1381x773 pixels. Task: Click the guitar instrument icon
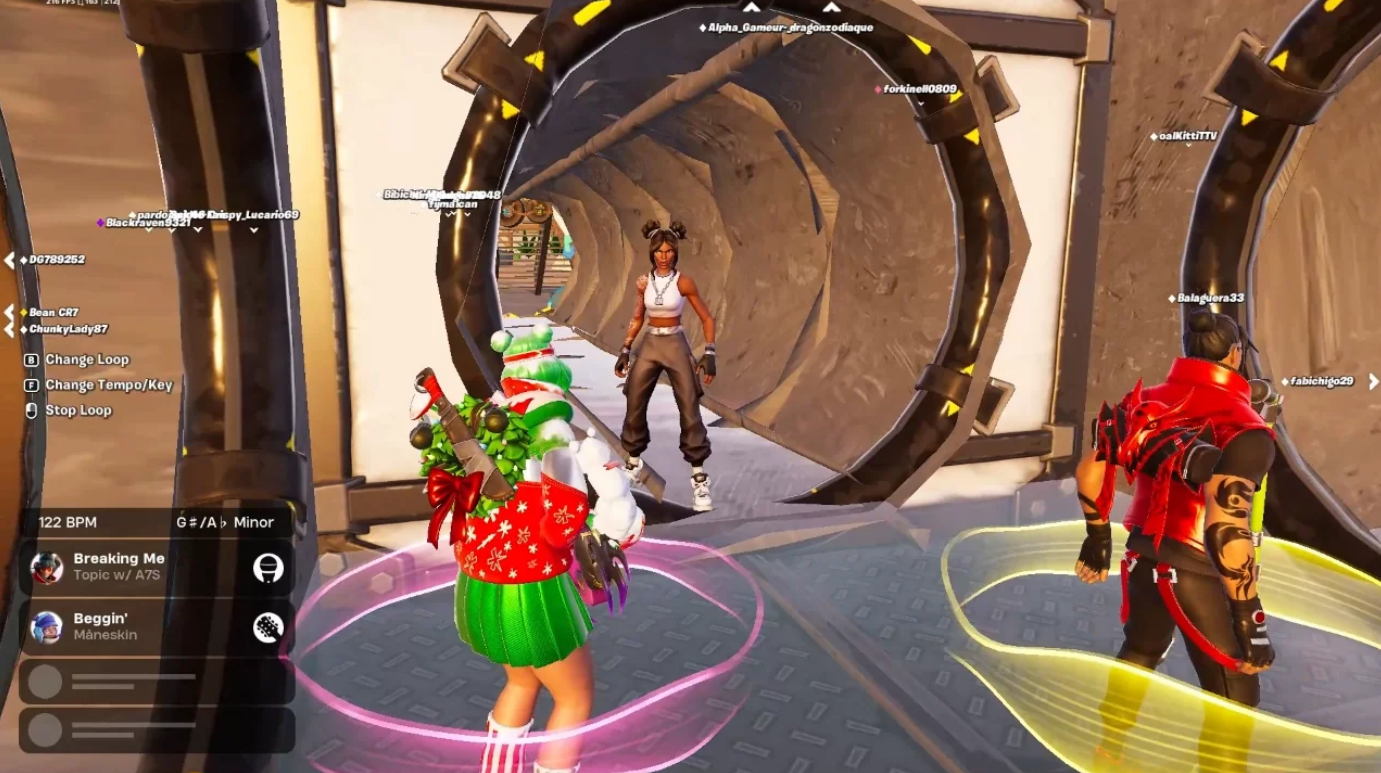point(268,627)
